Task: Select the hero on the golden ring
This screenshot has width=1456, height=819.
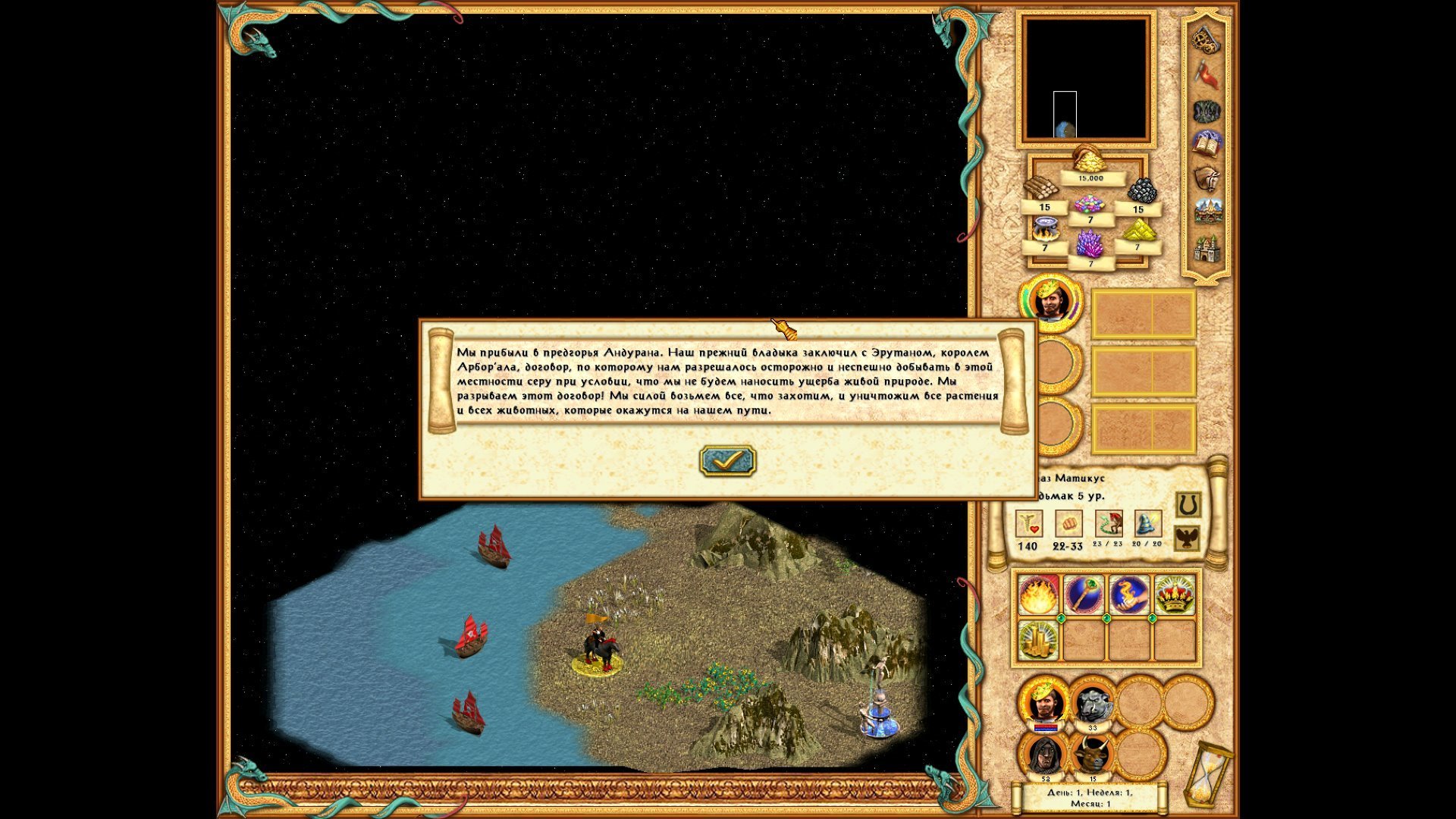Action: [599, 648]
